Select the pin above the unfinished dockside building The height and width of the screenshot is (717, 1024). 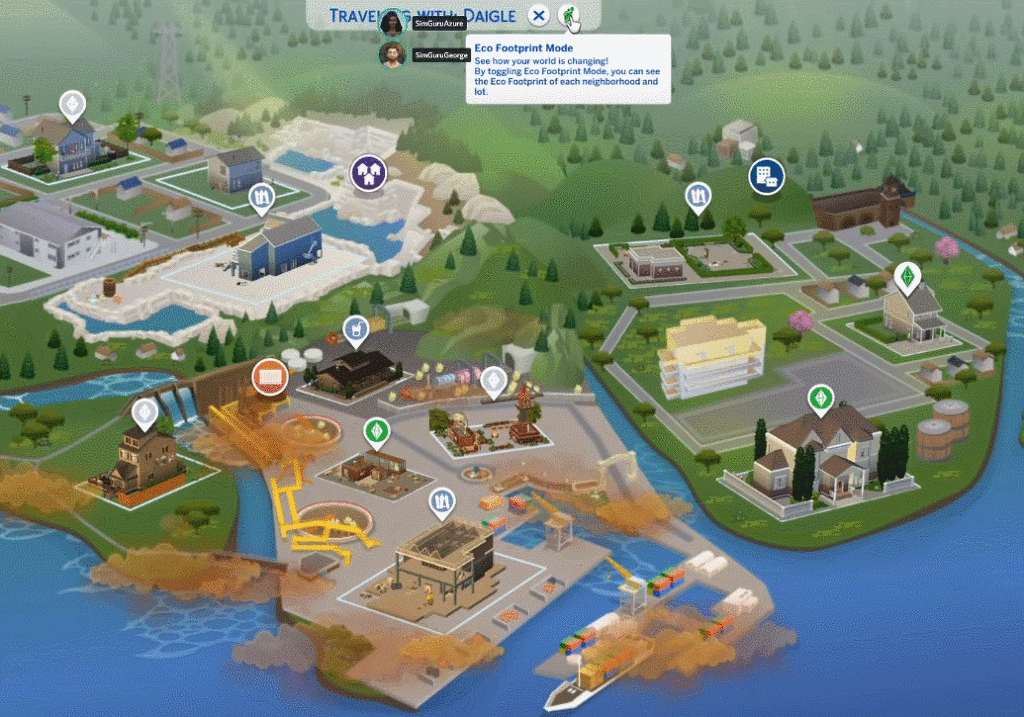(x=442, y=501)
